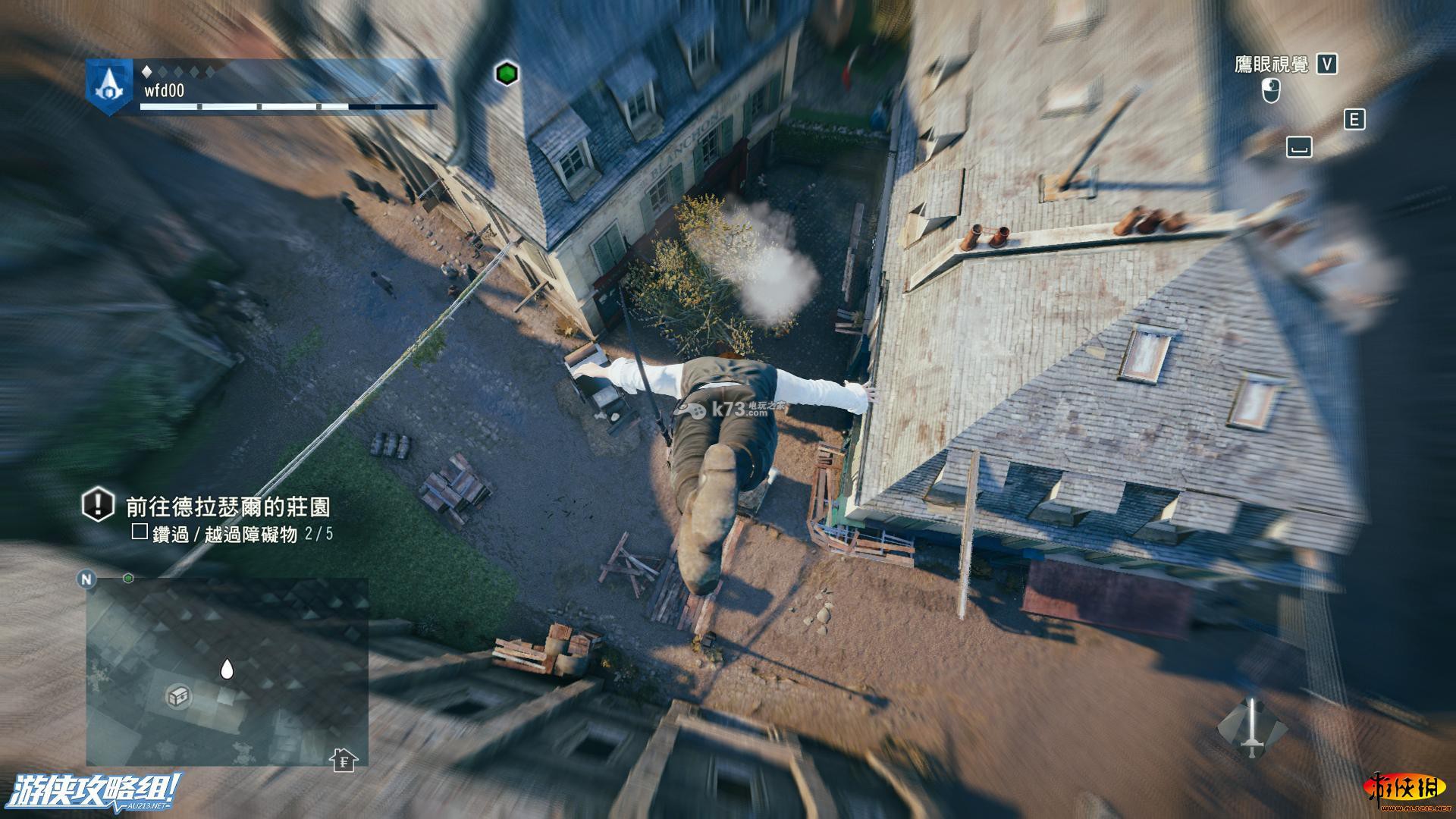Click the treasure chest marker on minimap
This screenshot has width=1456, height=819.
coord(178,696)
